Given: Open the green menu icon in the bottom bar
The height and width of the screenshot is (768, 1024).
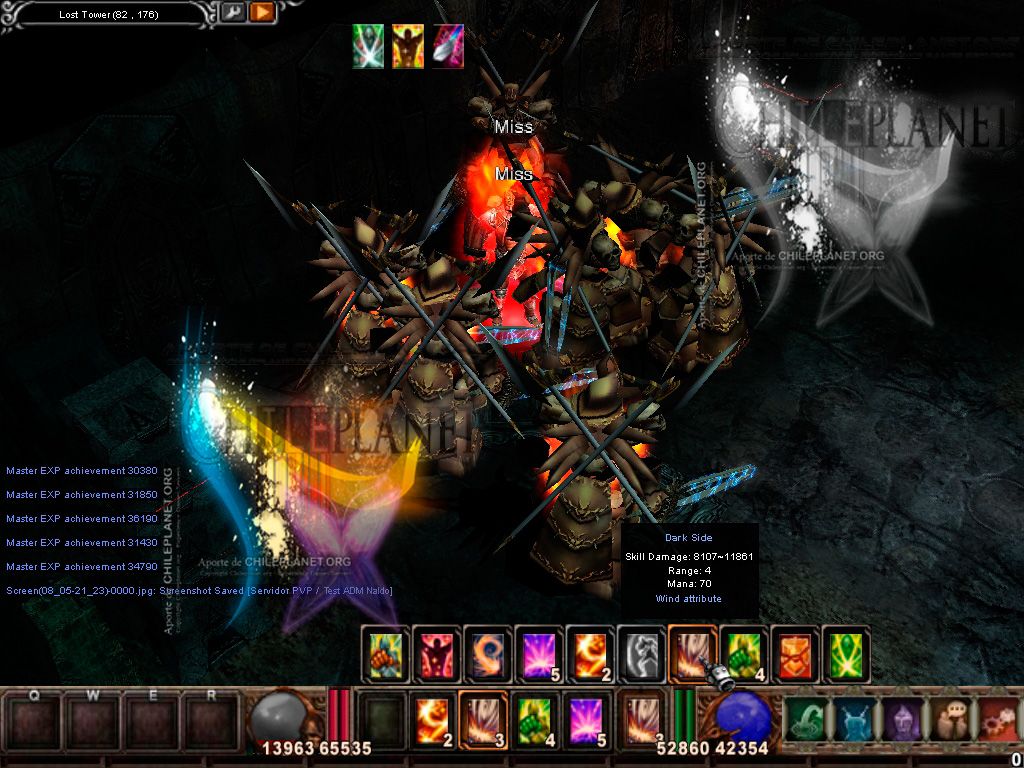Looking at the screenshot, I should [803, 719].
